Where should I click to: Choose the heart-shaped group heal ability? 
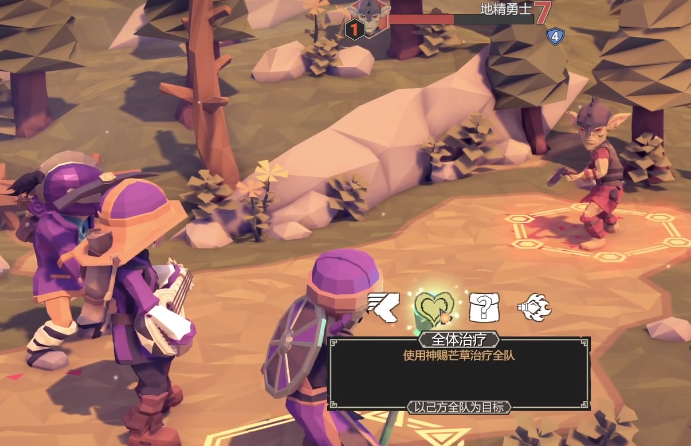(434, 305)
